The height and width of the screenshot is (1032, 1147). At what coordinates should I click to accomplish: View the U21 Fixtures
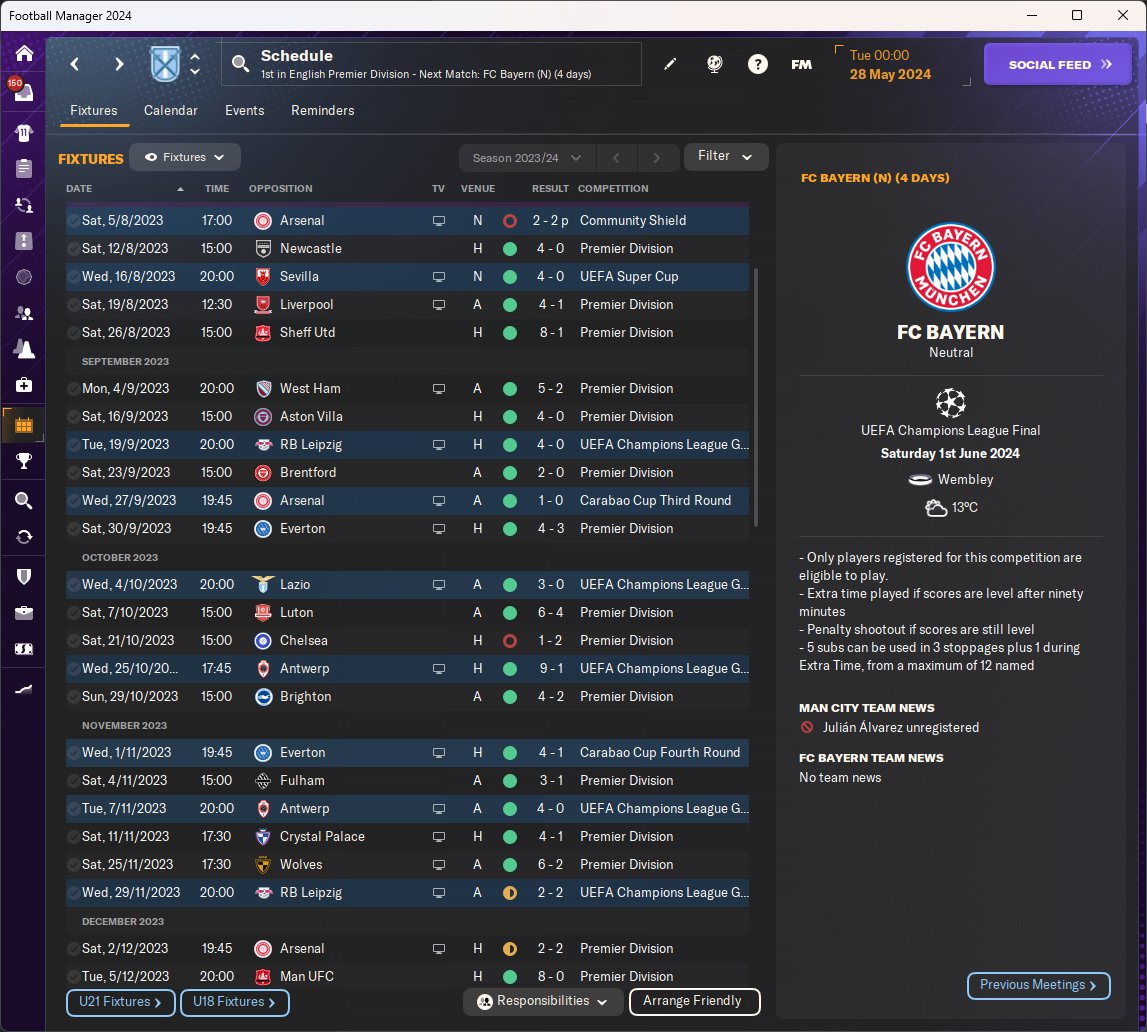point(120,1002)
